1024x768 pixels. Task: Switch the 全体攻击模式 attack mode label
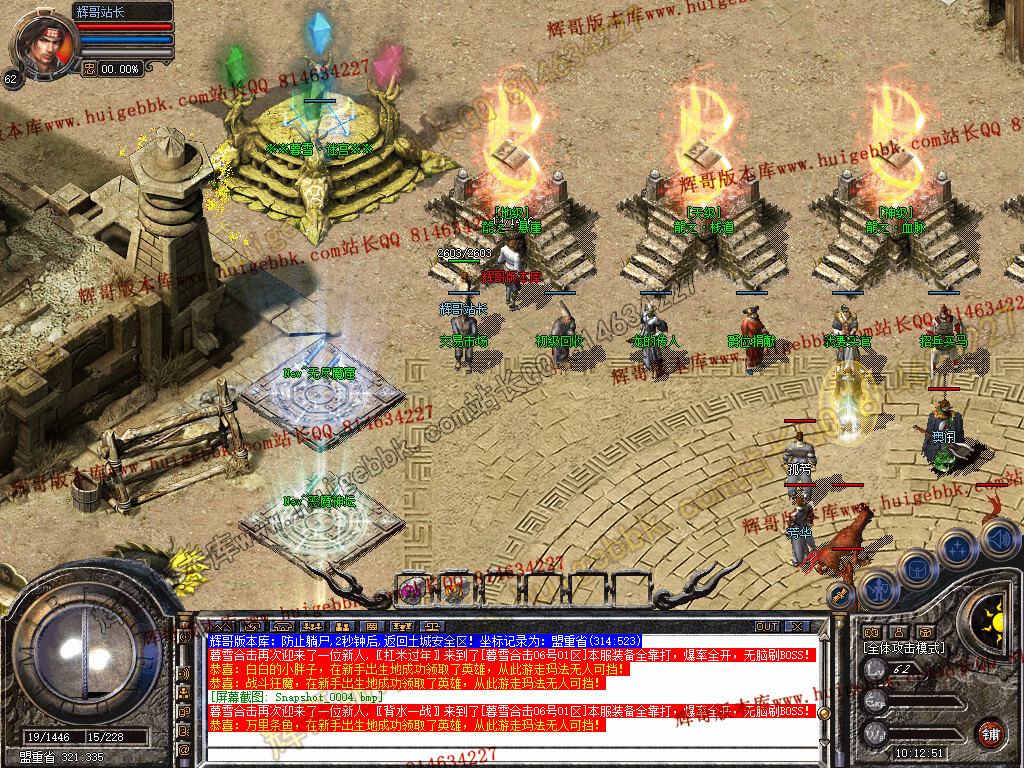click(904, 648)
